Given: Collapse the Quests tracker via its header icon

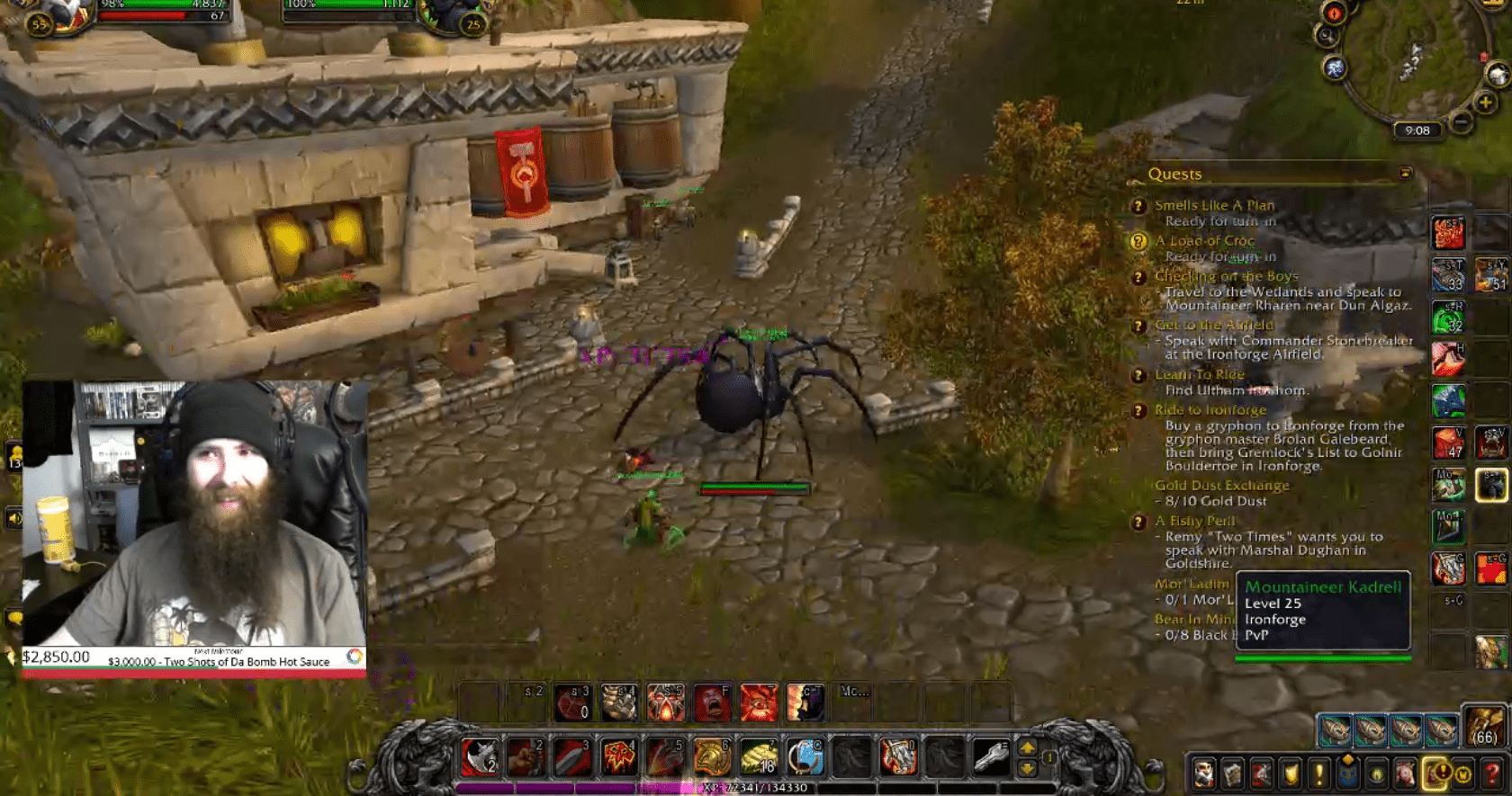Looking at the screenshot, I should (x=1404, y=174).
